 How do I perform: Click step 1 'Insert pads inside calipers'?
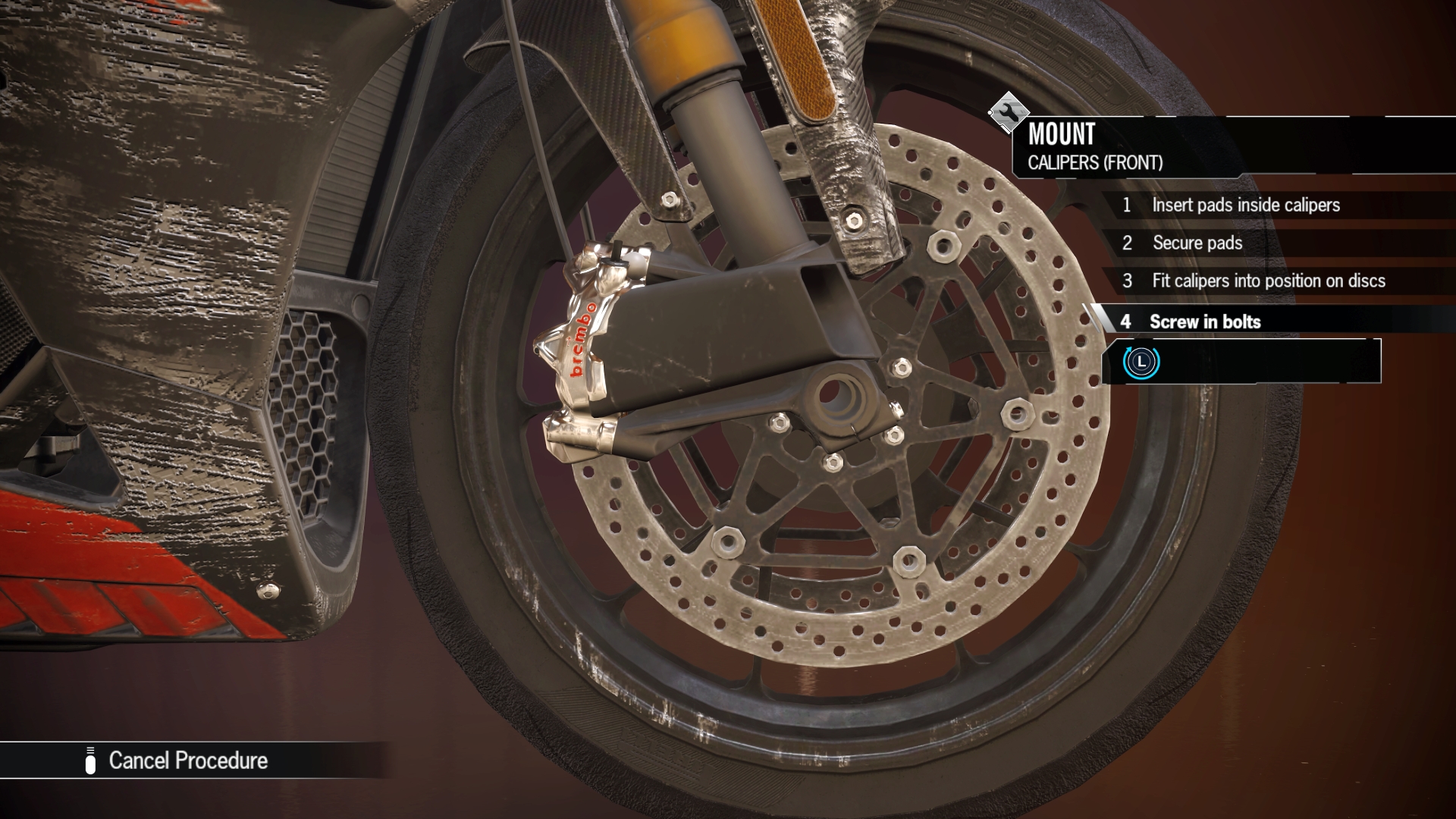(1246, 205)
